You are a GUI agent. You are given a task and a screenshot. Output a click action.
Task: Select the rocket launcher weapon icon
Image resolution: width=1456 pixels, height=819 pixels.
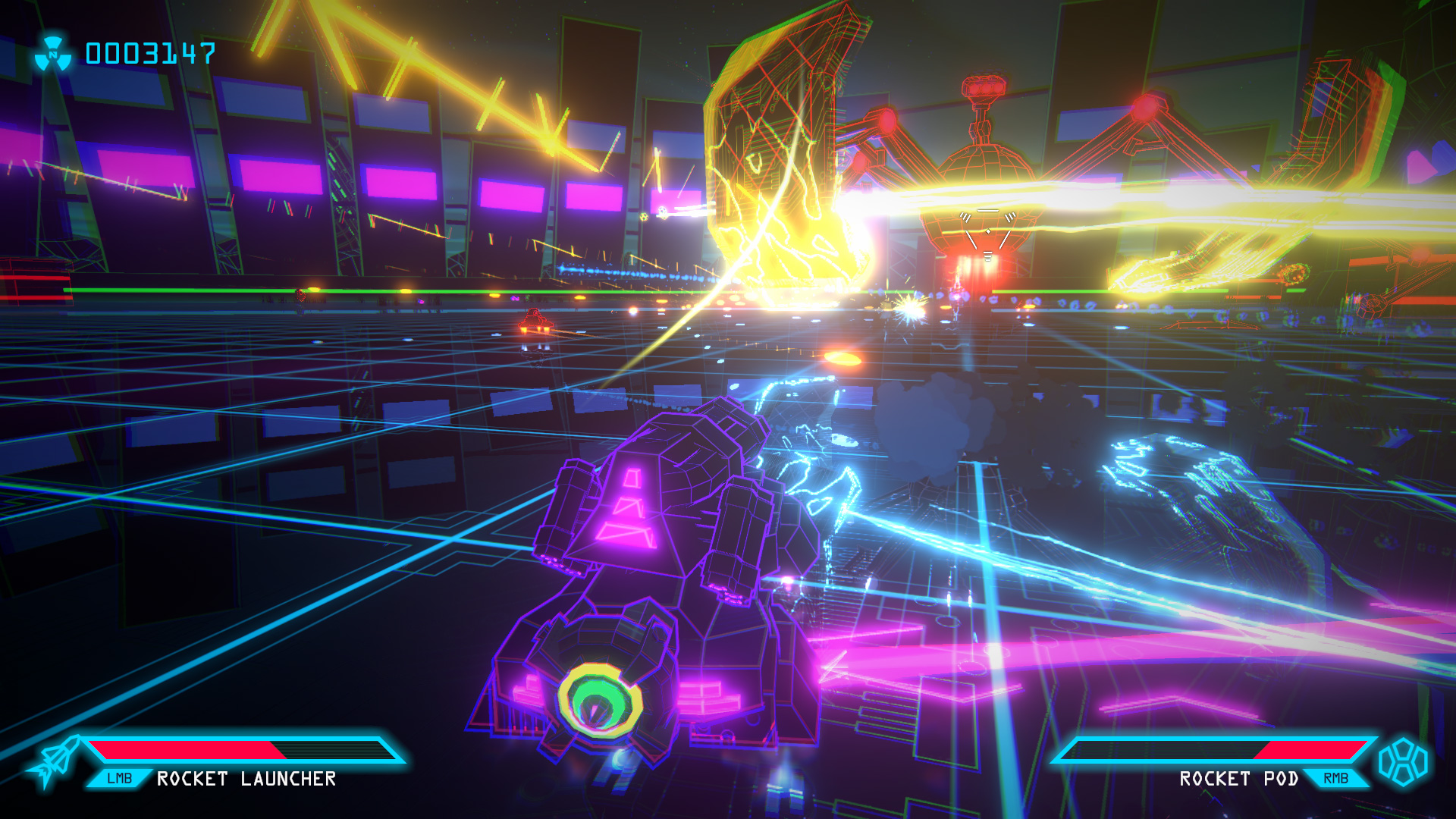pos(53,762)
